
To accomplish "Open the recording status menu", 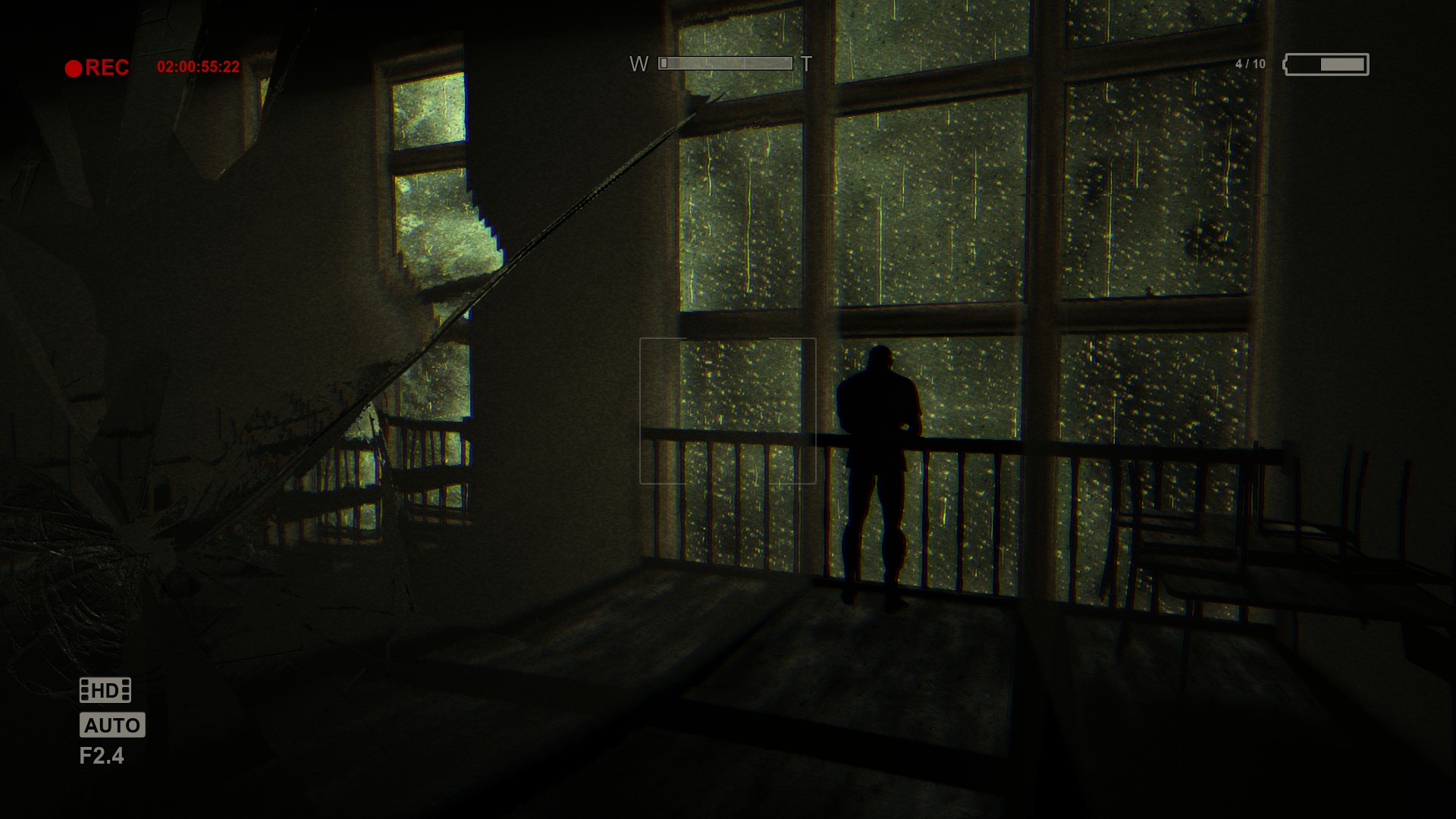I will point(91,67).
